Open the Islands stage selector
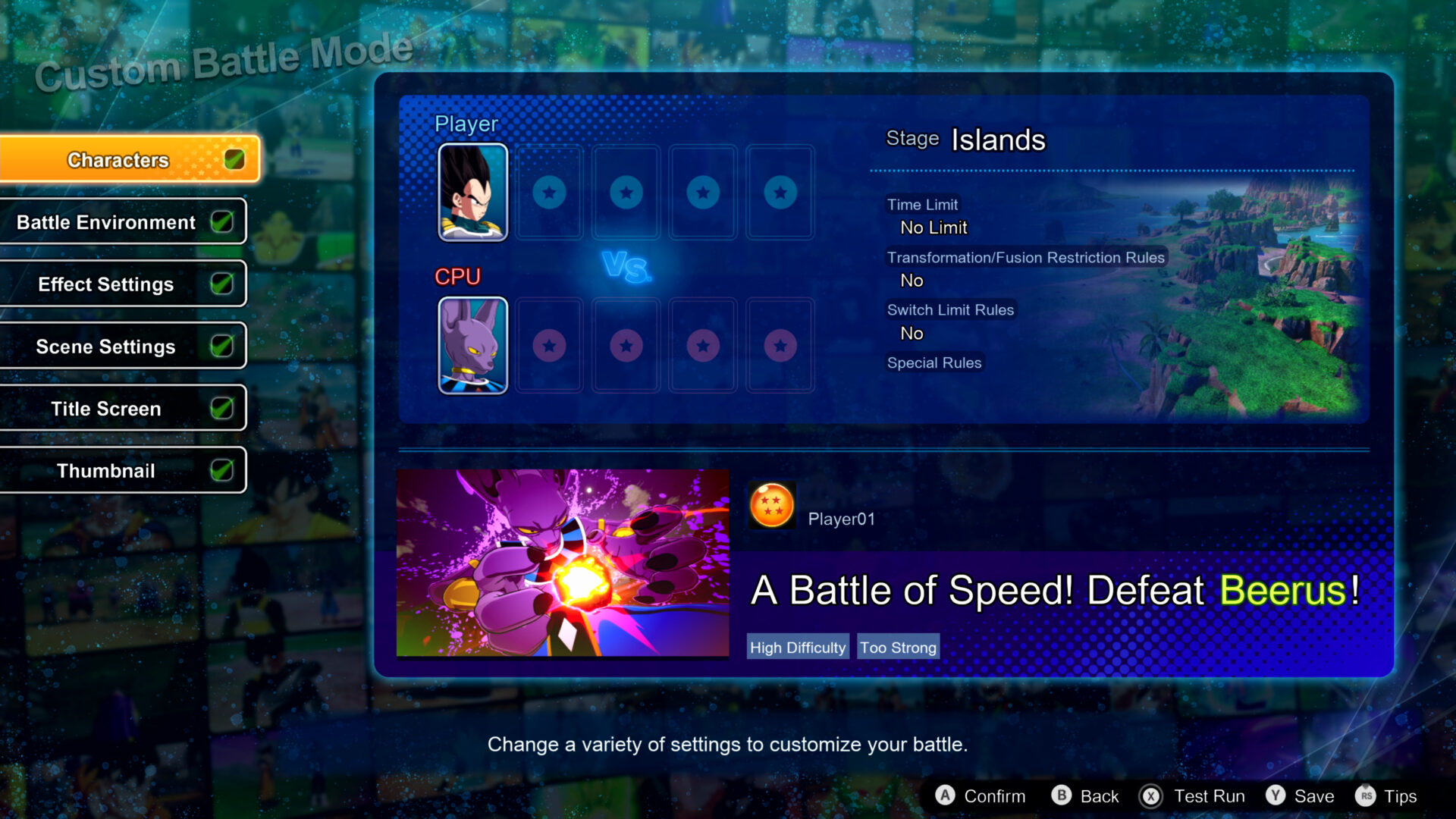The height and width of the screenshot is (819, 1456). coord(997,140)
